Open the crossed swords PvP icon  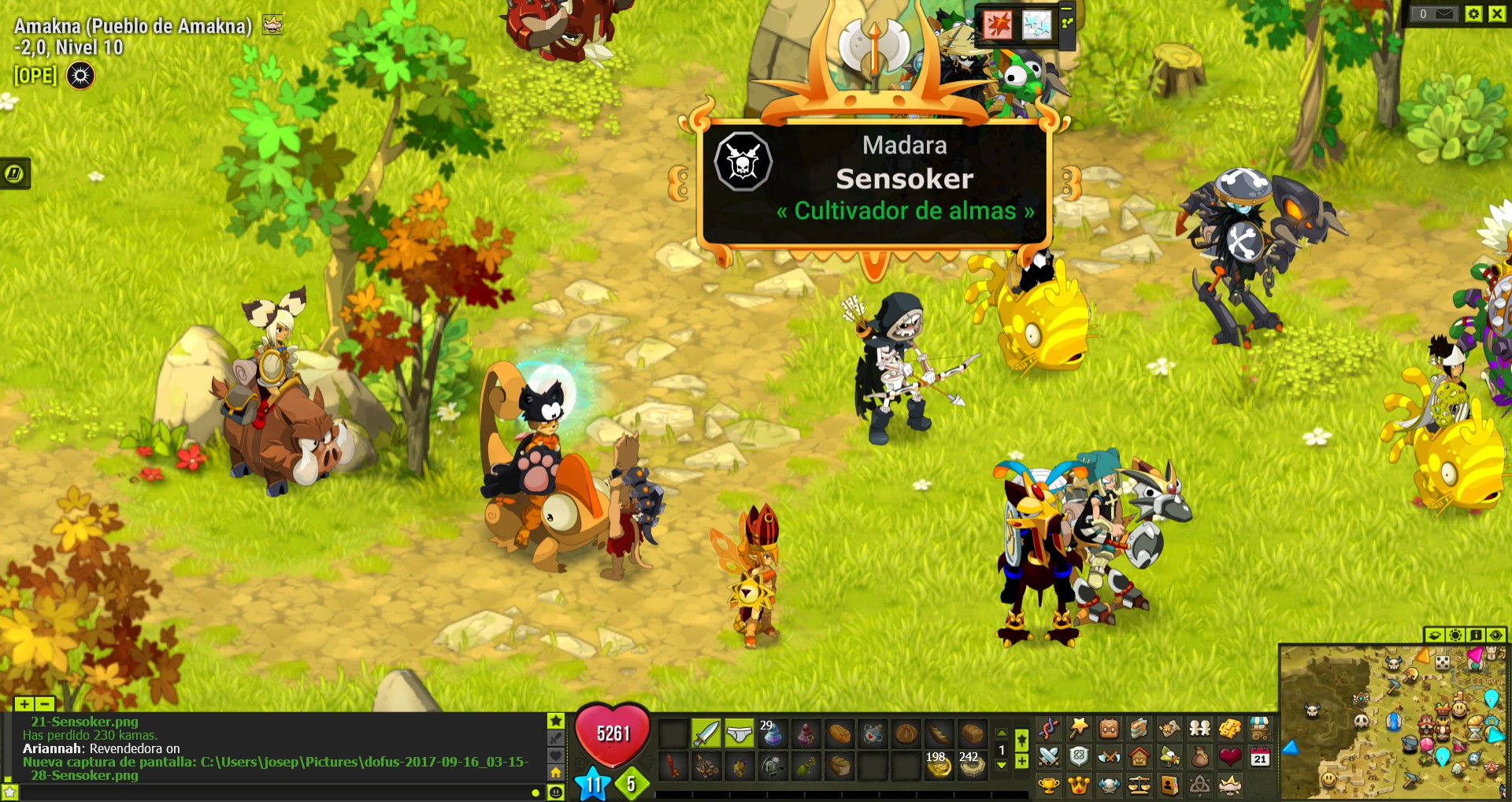1047,758
